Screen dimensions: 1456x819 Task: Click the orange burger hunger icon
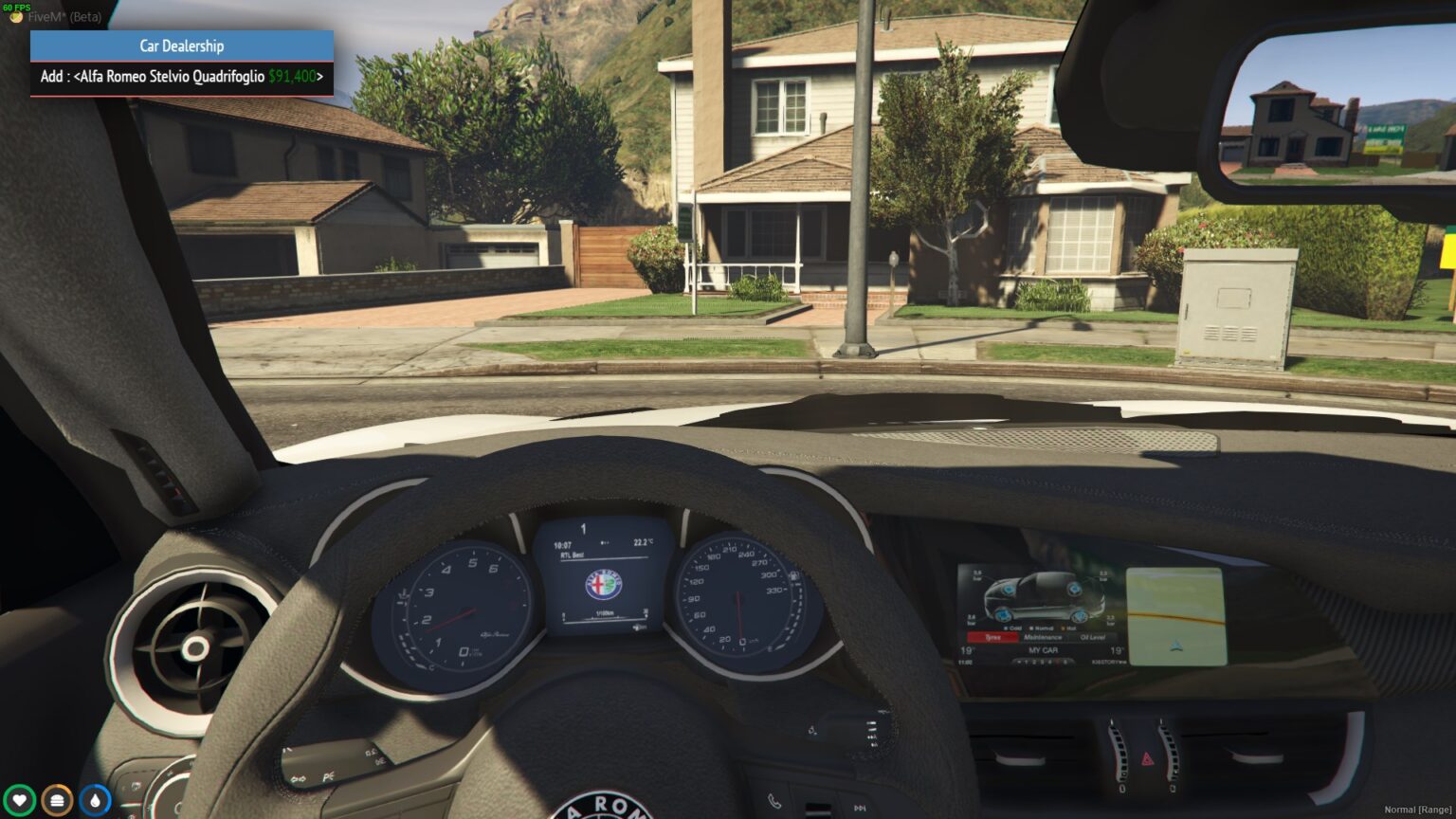pos(57,800)
